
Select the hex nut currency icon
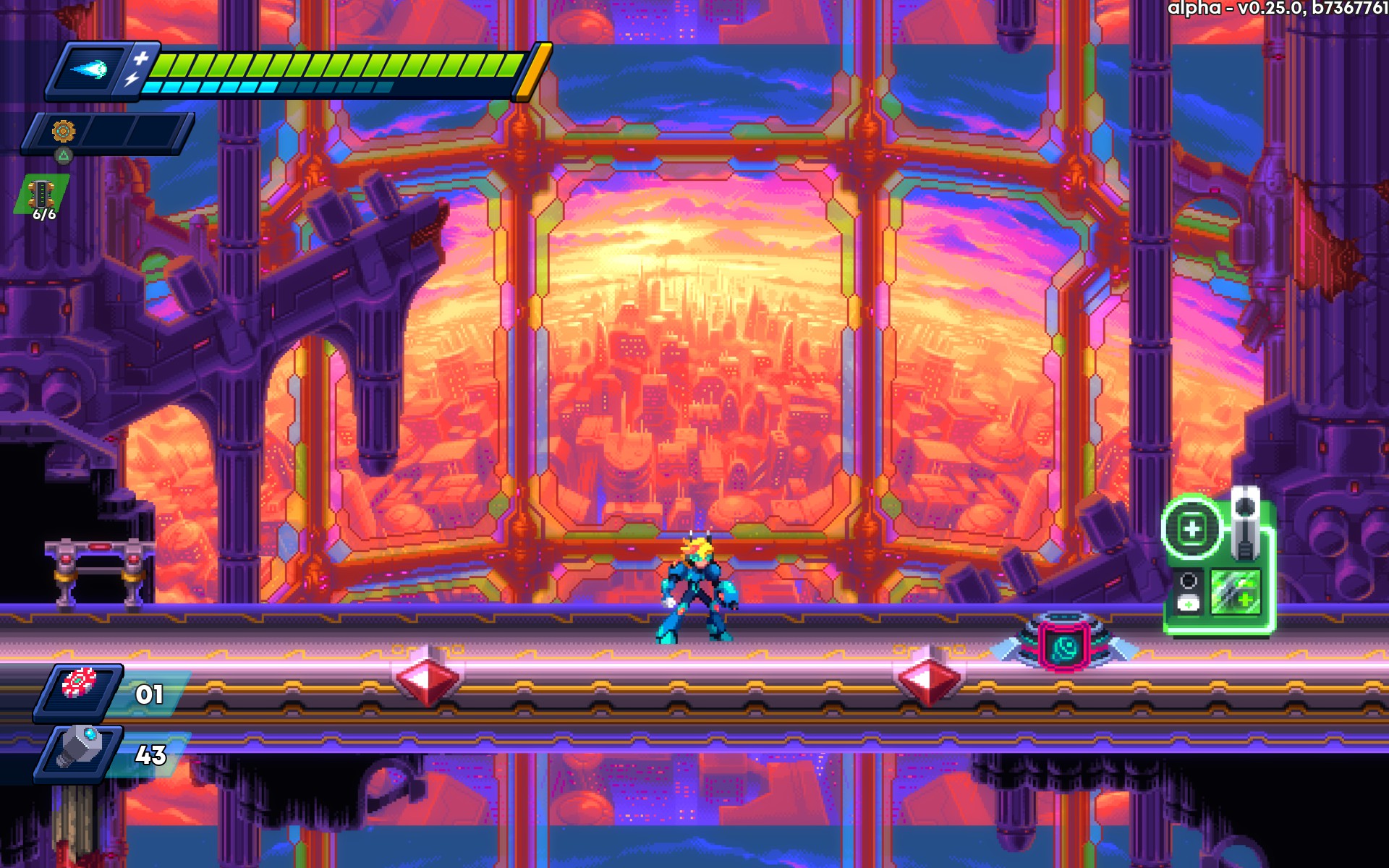(79, 746)
